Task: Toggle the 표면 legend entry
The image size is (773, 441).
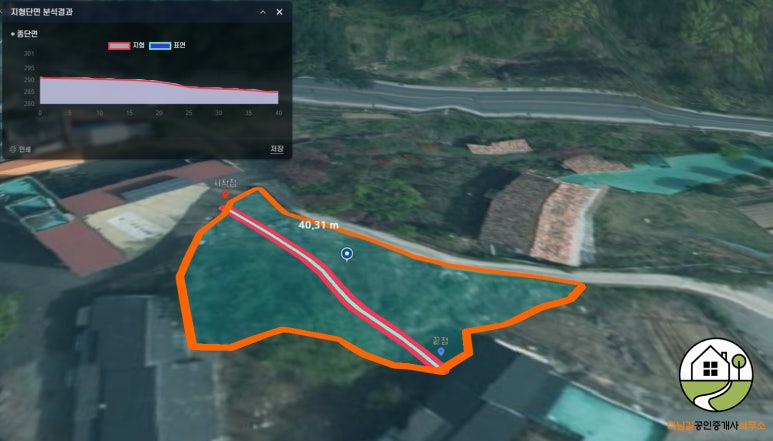Action: click(168, 46)
